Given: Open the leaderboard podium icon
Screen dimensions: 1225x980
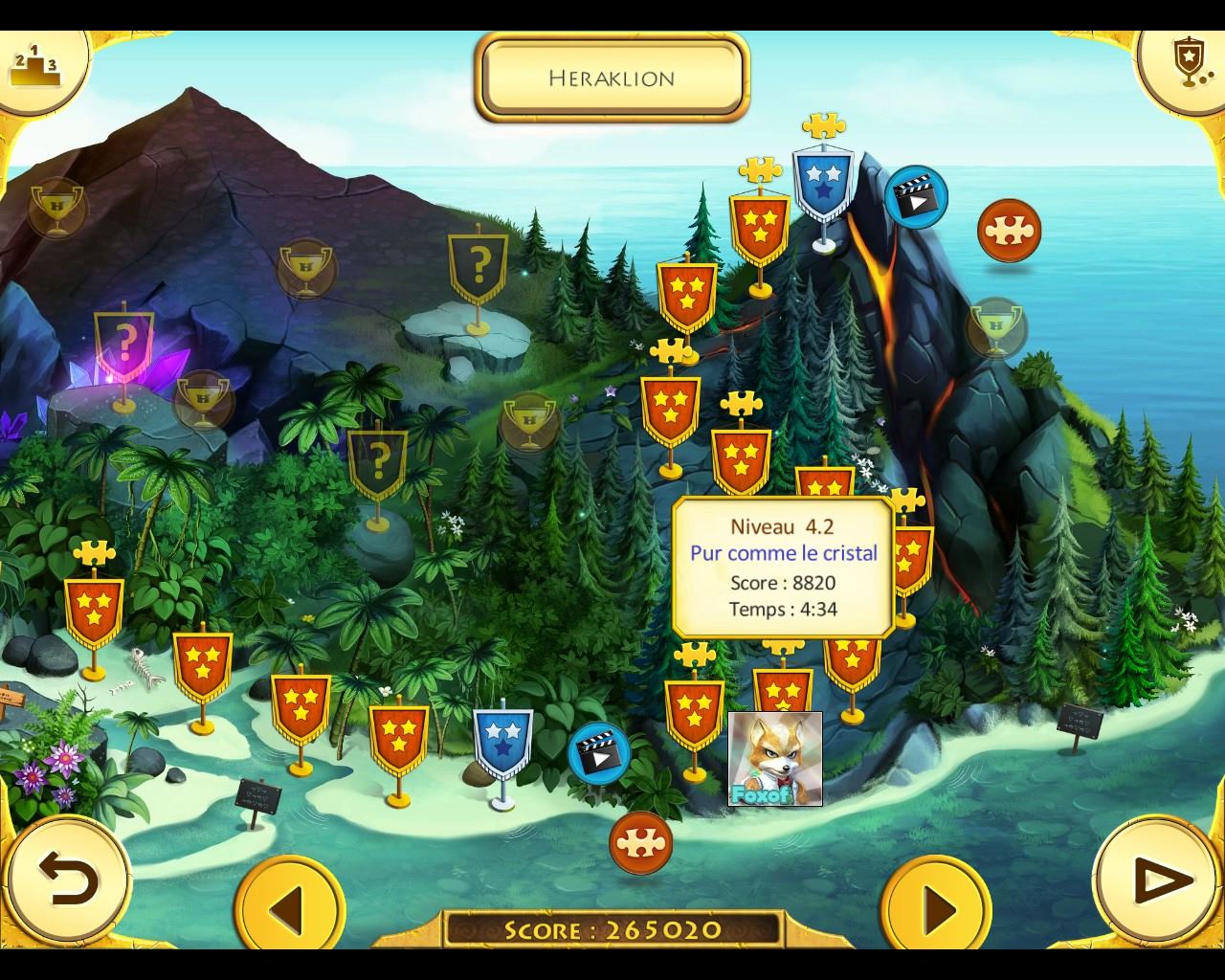Looking at the screenshot, I should 34,65.
